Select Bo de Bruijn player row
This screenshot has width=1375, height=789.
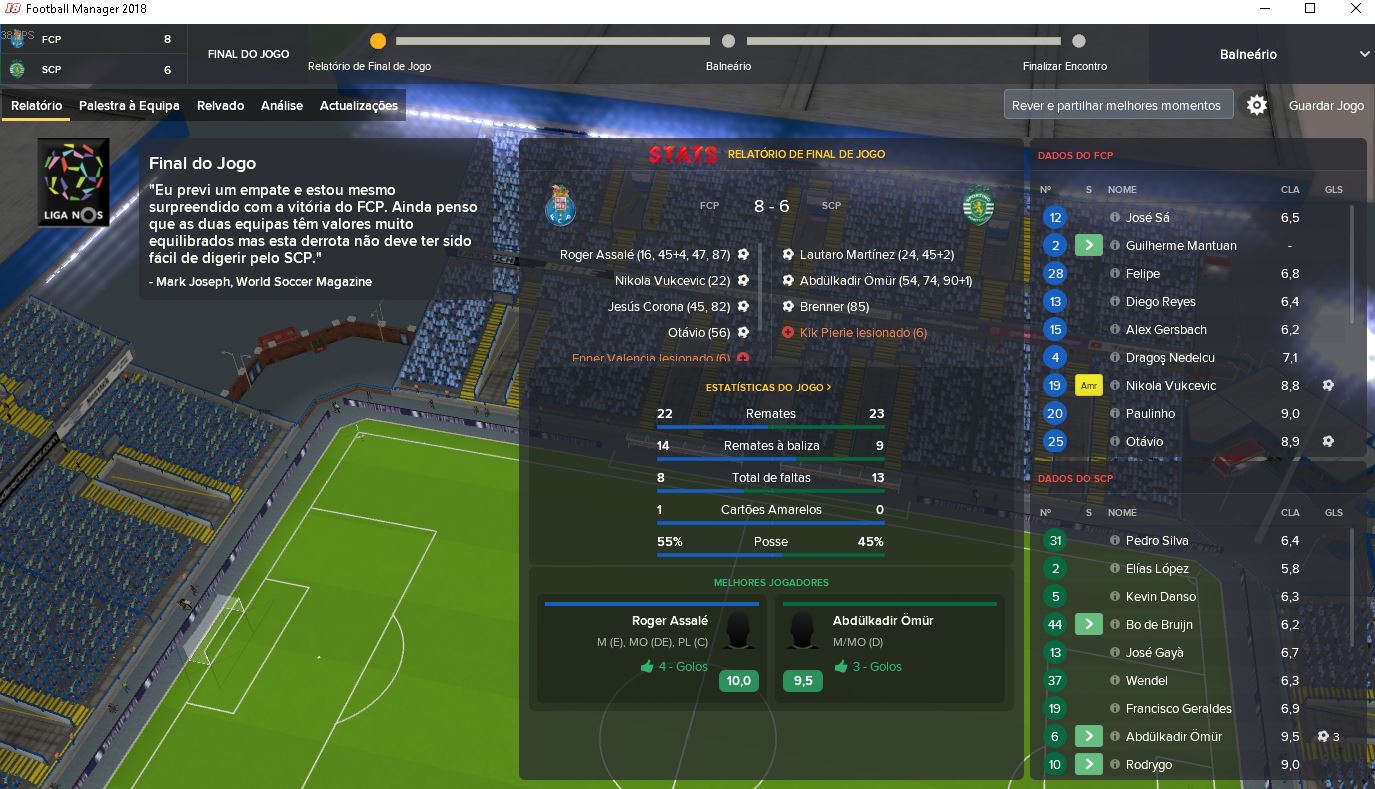[x=1159, y=625]
